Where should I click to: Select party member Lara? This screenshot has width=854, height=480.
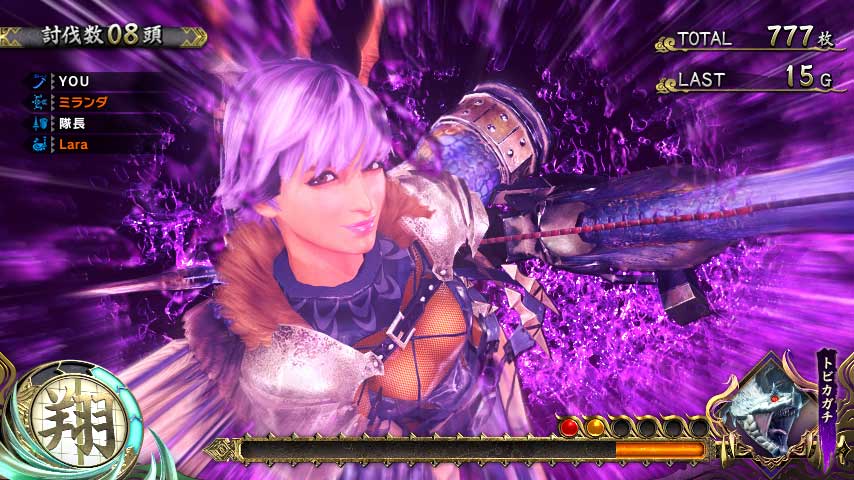pyautogui.click(x=75, y=144)
